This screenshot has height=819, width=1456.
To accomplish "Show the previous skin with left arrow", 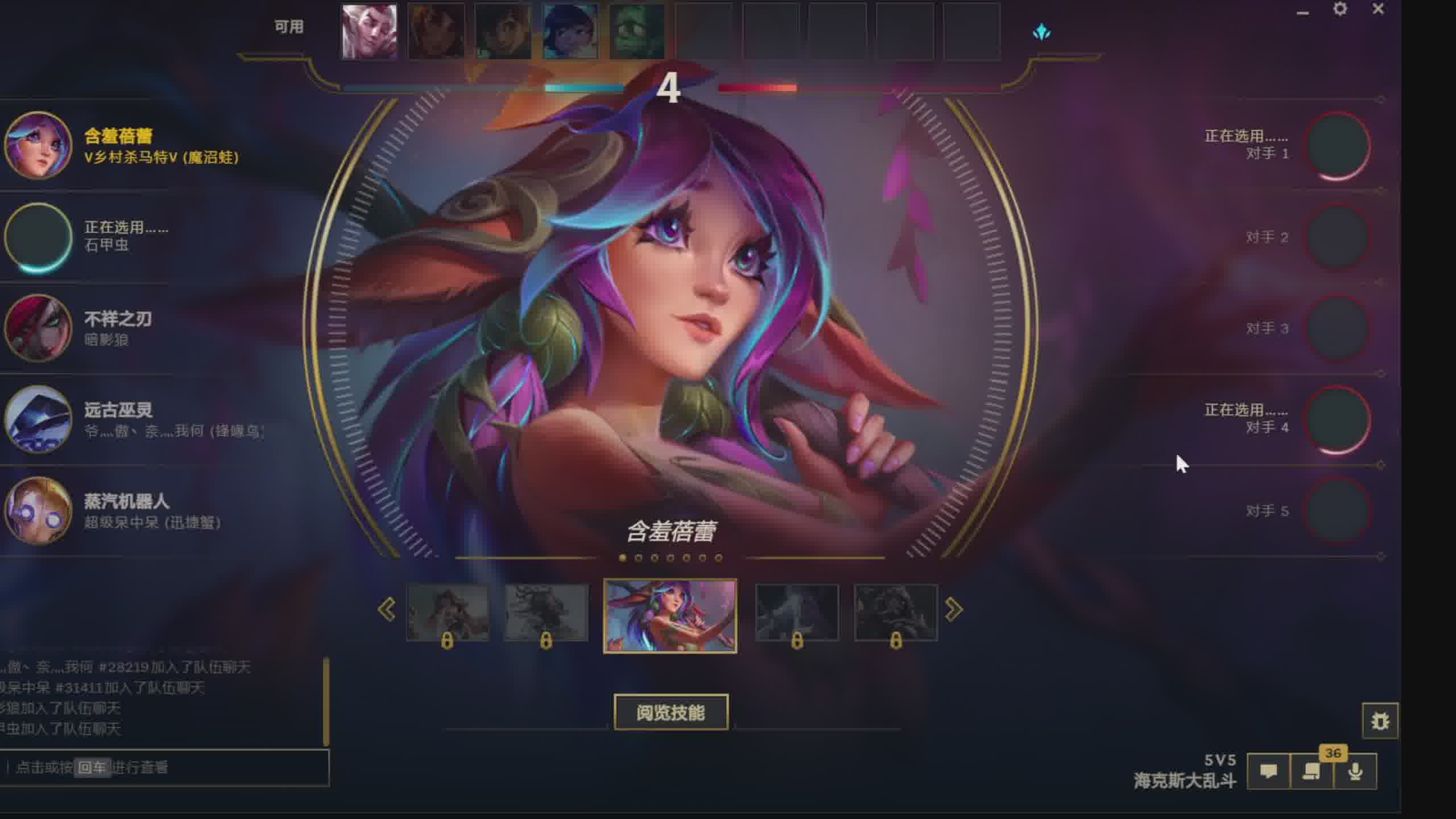I will pos(387,610).
